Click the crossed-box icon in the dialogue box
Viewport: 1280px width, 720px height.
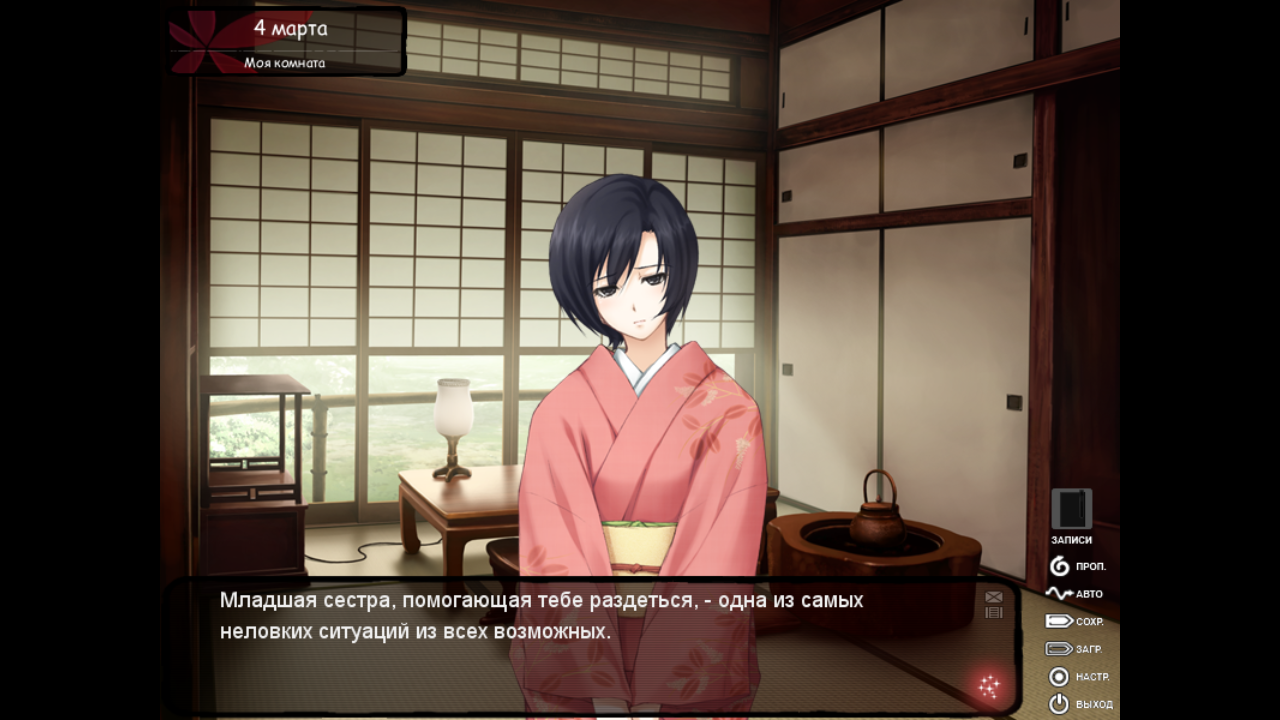[x=993, y=597]
